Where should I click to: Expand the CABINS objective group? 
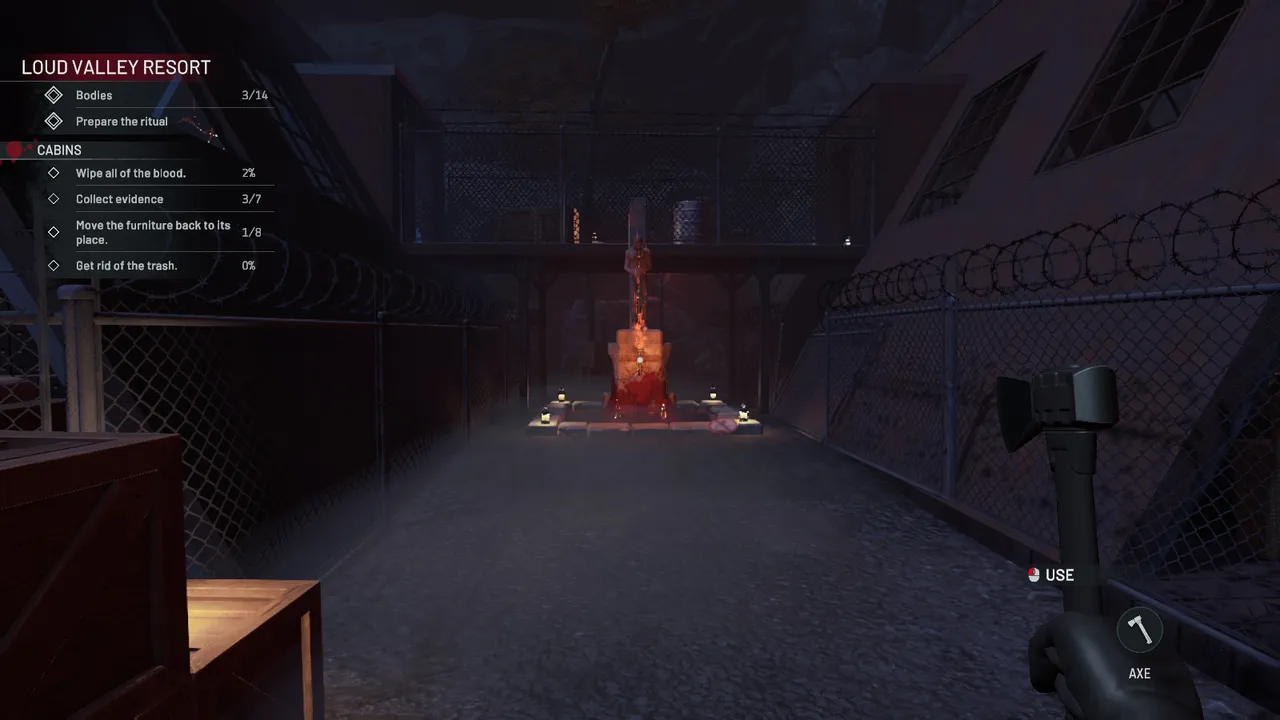59,149
